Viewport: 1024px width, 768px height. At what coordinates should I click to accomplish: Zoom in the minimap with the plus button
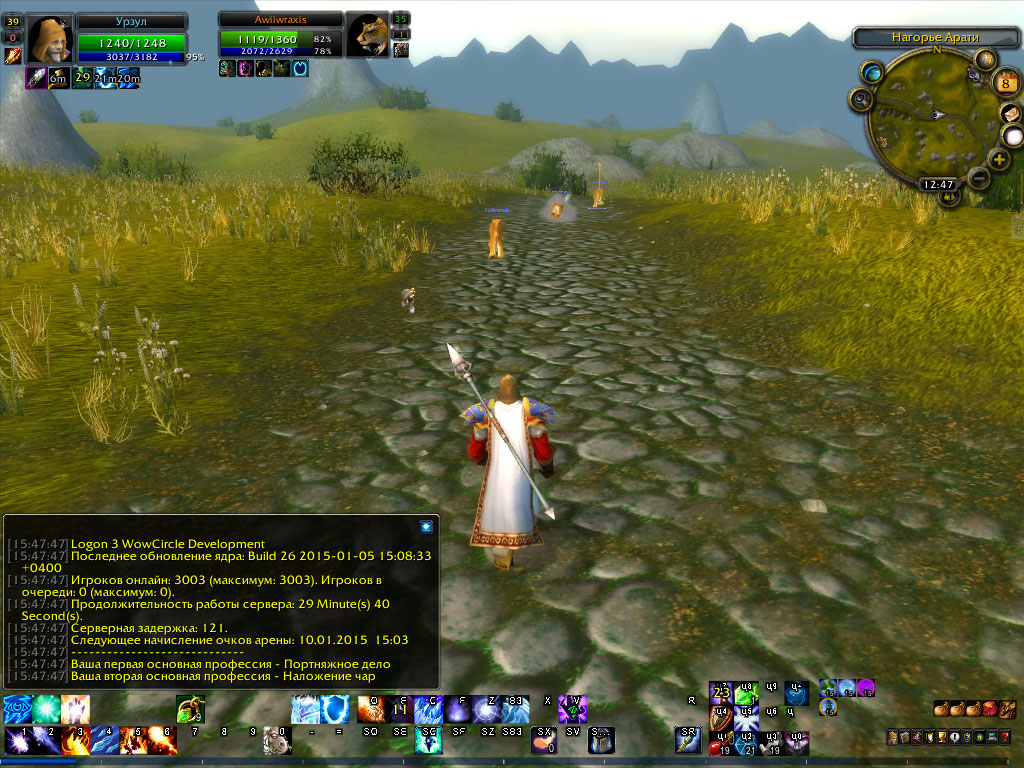click(x=999, y=160)
